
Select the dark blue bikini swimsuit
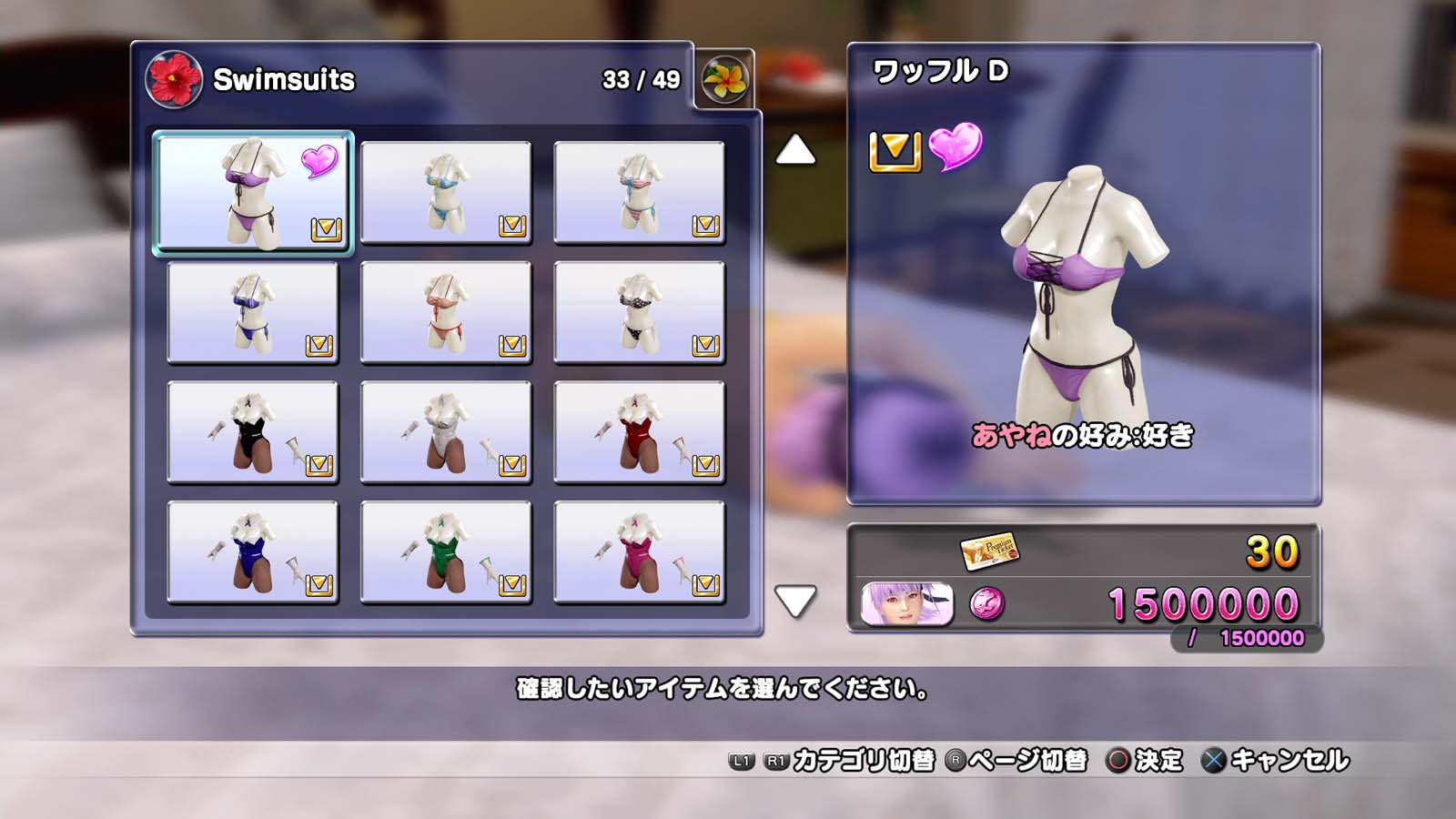[253, 312]
